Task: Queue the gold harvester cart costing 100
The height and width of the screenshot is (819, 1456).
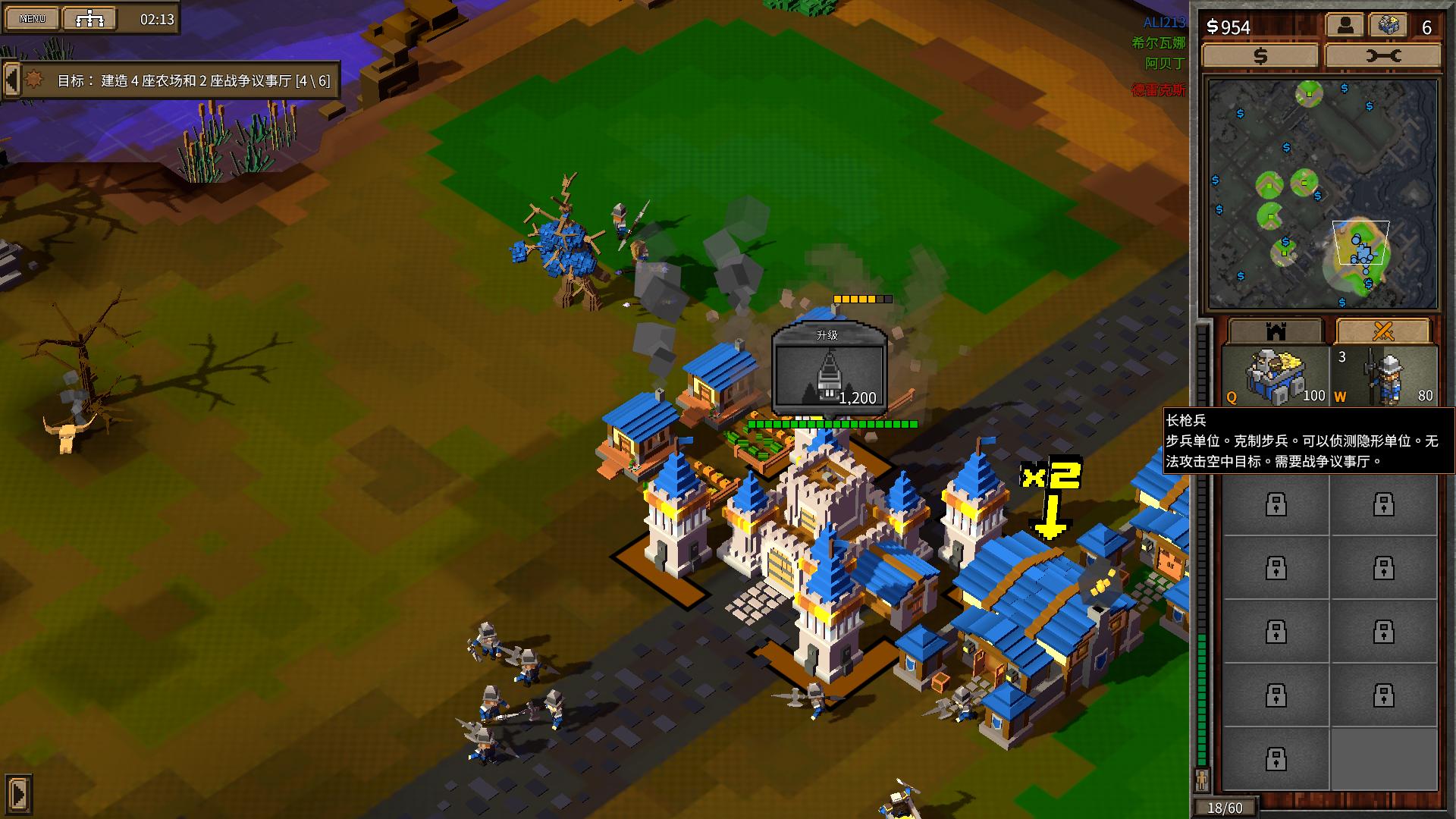Action: pyautogui.click(x=1276, y=376)
